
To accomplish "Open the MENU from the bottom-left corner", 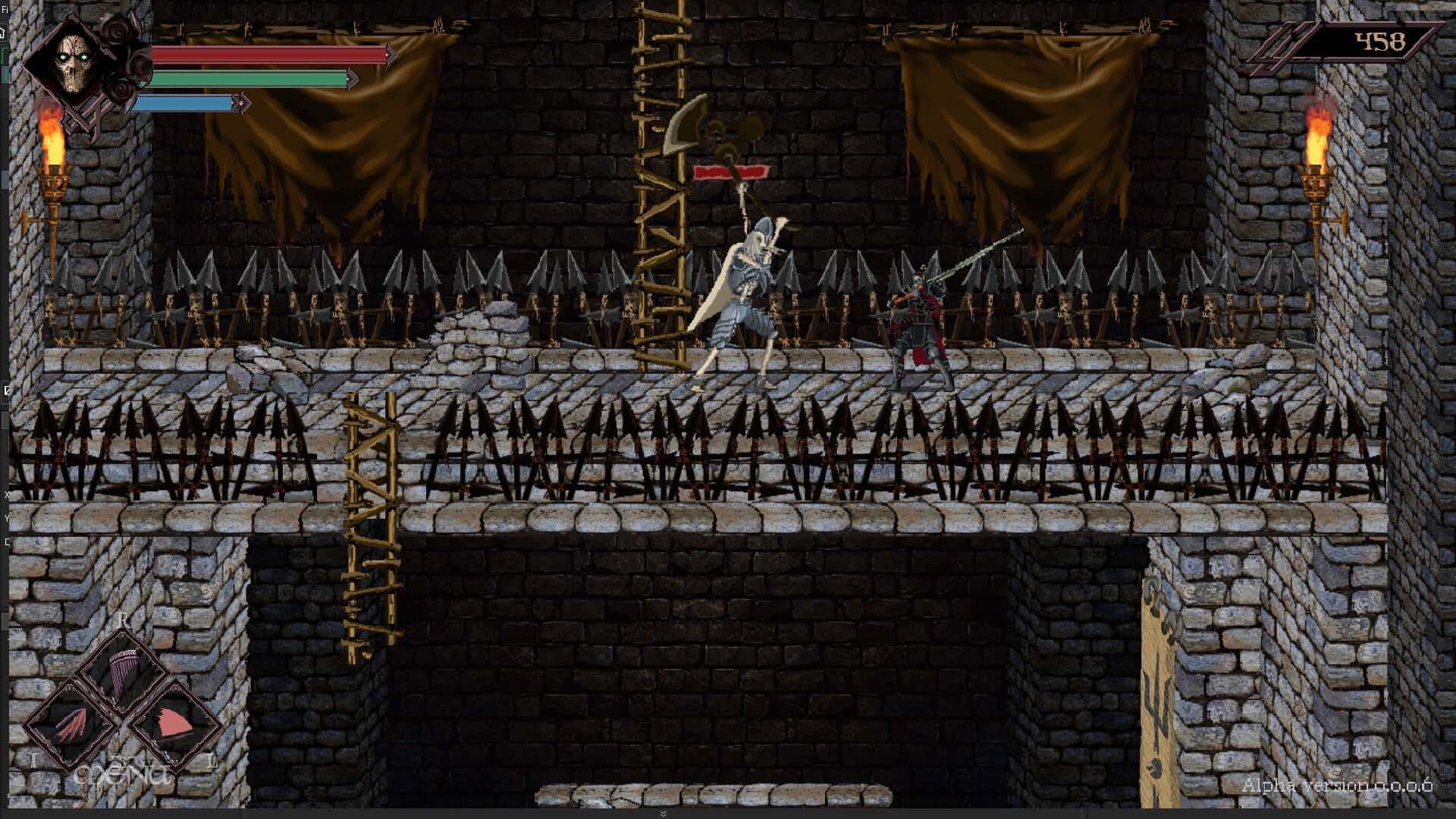I will 121,773.
